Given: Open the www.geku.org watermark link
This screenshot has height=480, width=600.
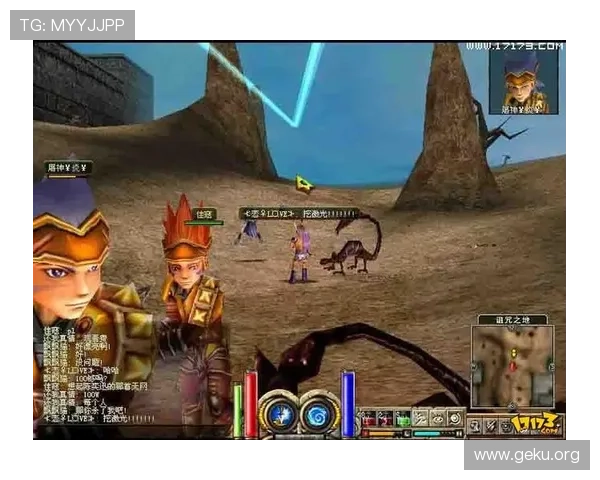Looking at the screenshot, I should point(527,456).
